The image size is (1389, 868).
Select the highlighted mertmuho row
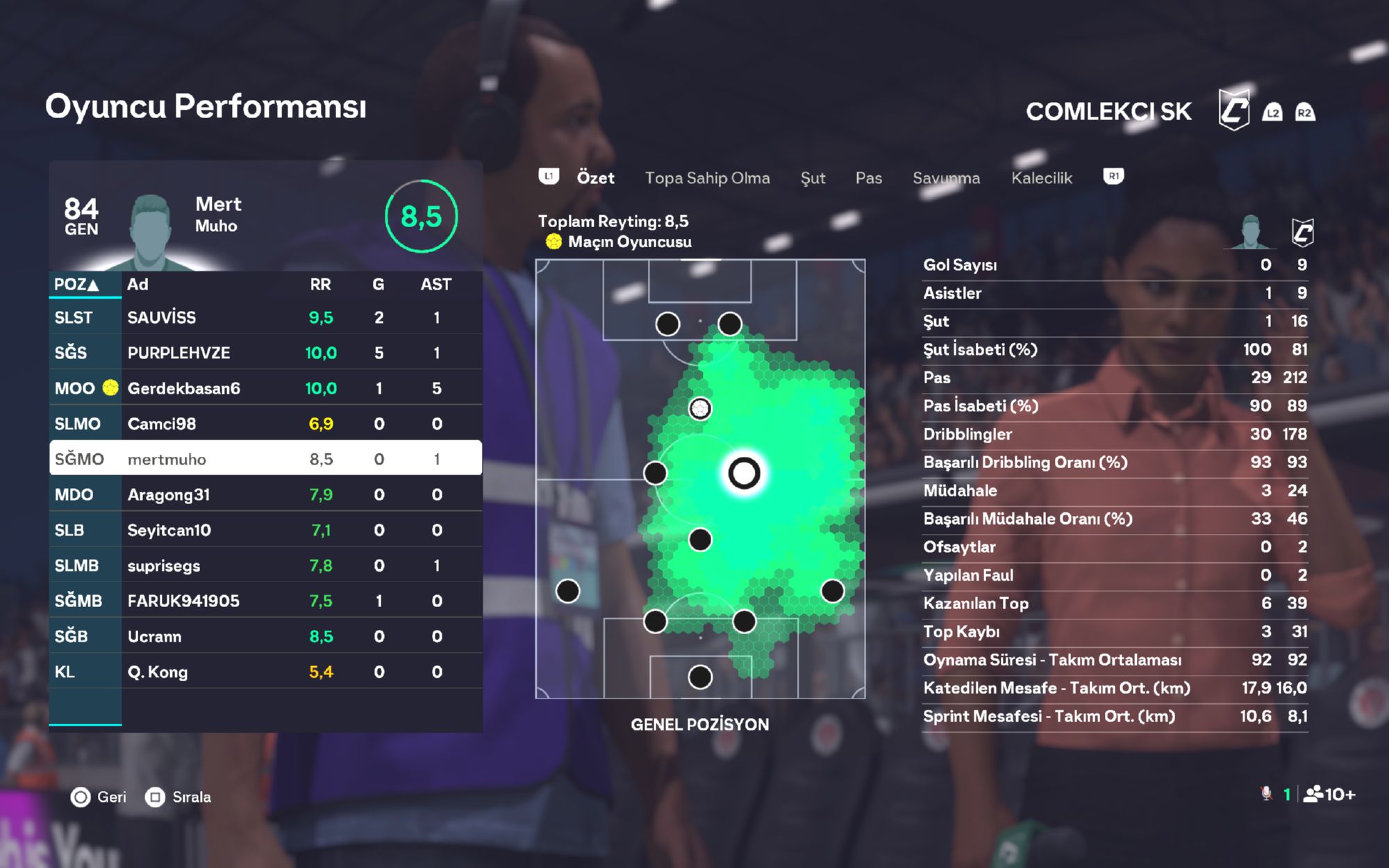coord(265,459)
